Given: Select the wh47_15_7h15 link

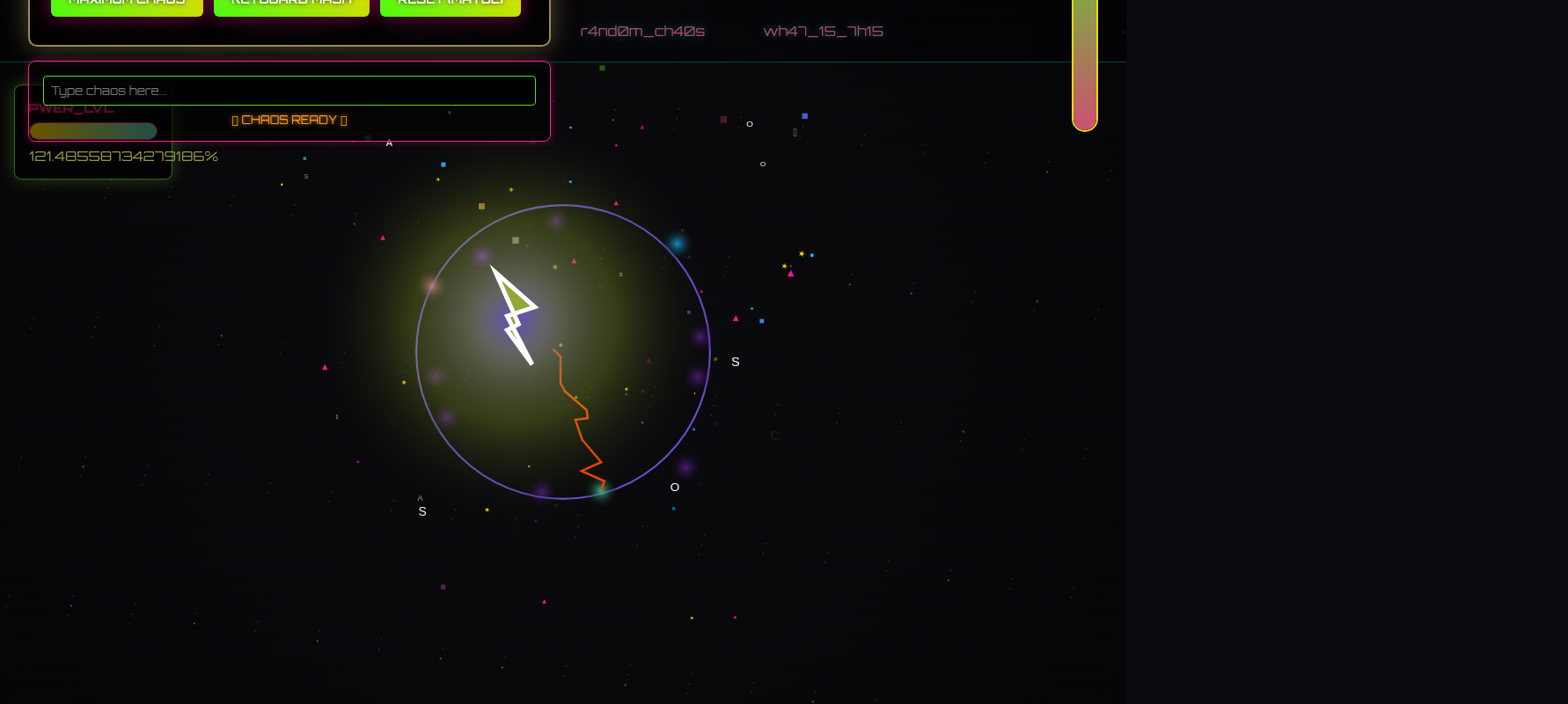Looking at the screenshot, I should click(x=823, y=32).
